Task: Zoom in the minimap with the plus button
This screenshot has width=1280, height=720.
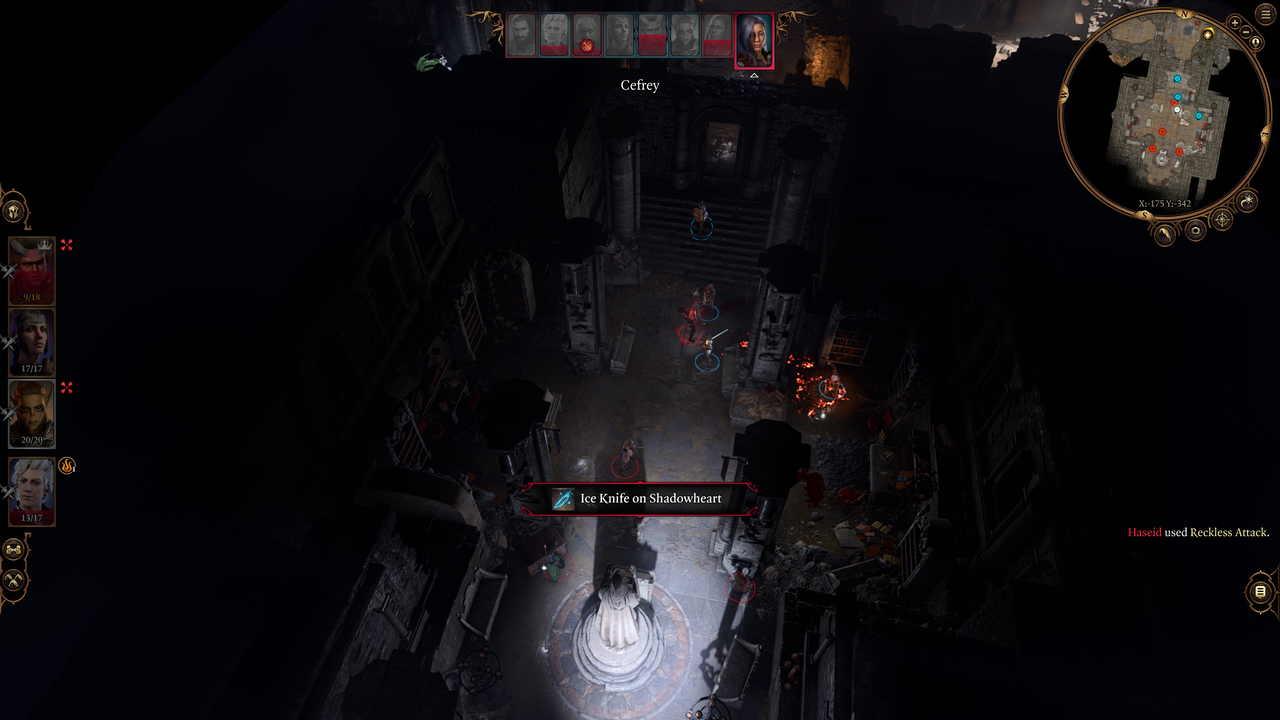Action: pos(1234,22)
